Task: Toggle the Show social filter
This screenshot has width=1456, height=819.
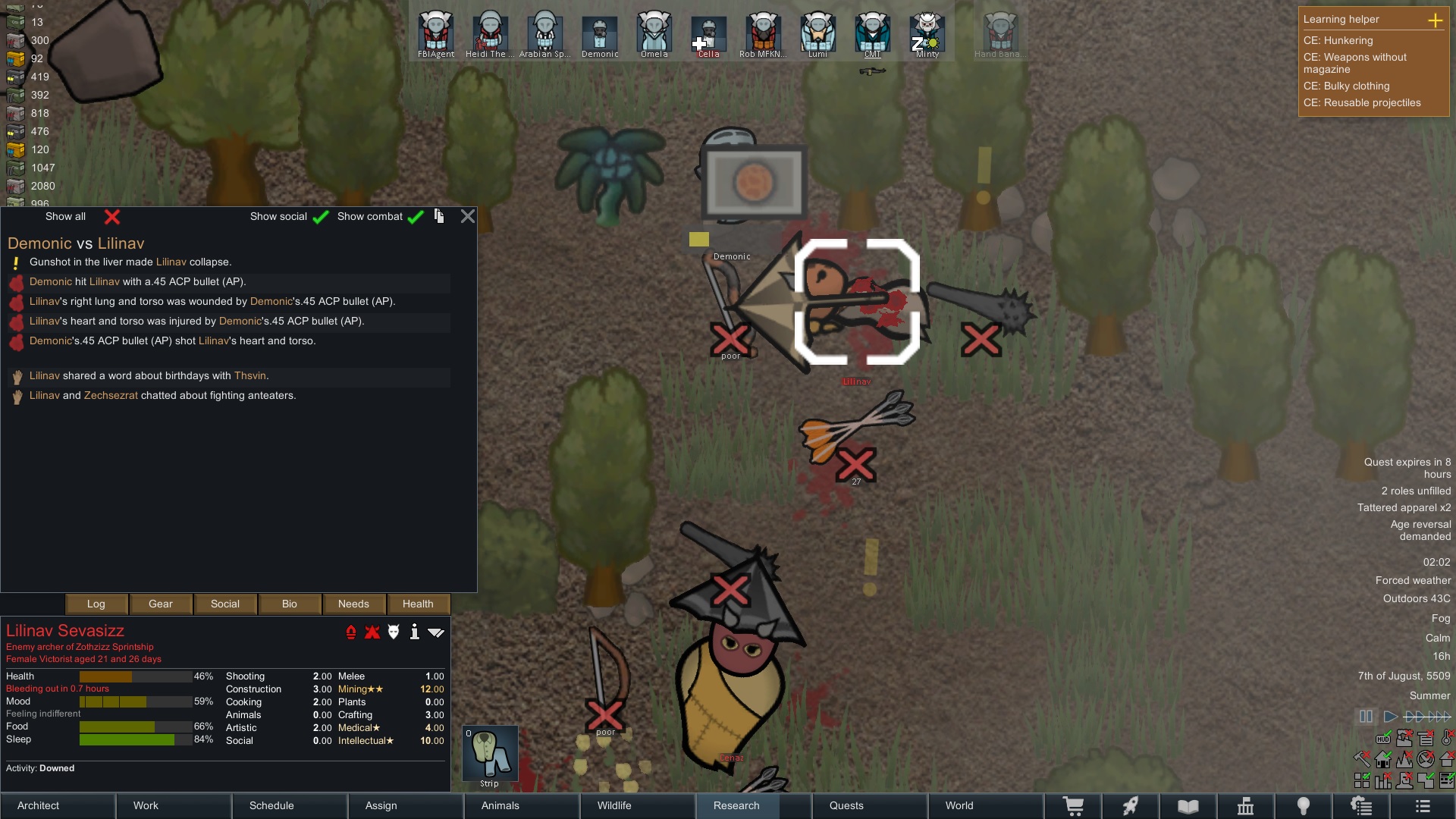Action: click(x=321, y=217)
